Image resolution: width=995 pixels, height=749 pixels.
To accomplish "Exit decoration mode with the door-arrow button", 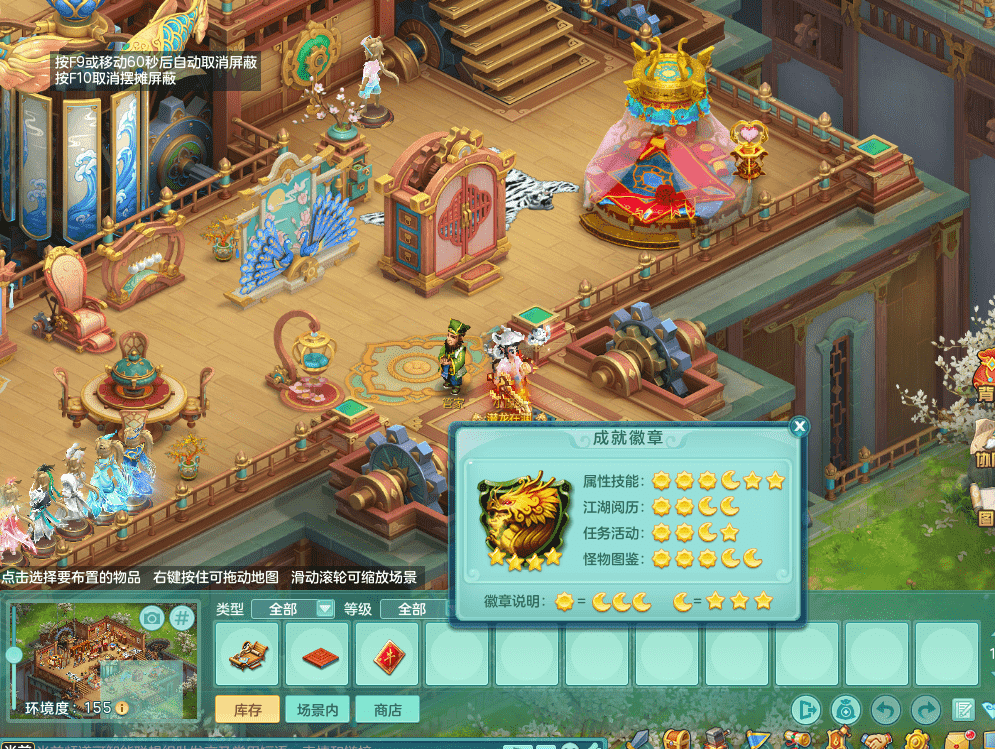I will click(x=806, y=710).
